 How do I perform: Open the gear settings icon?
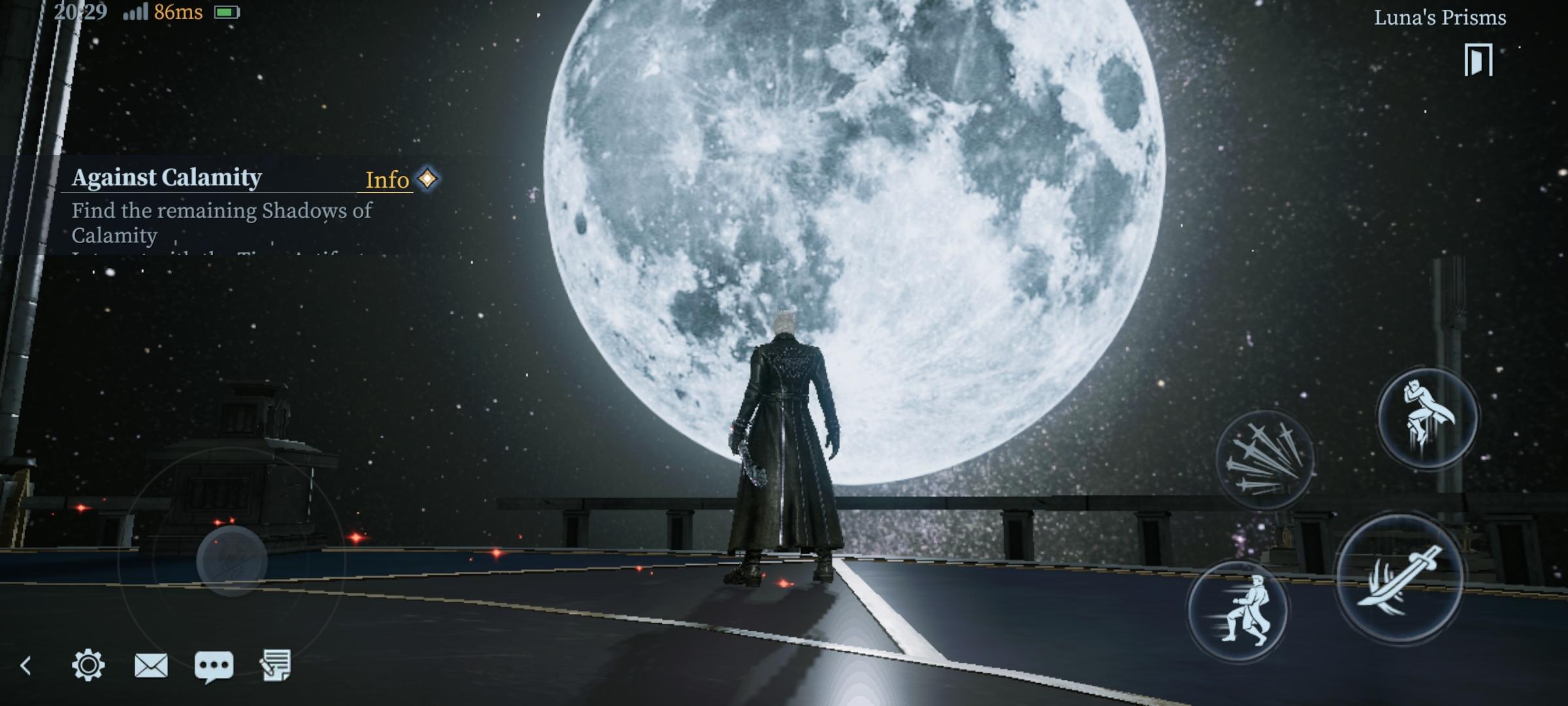[88, 665]
